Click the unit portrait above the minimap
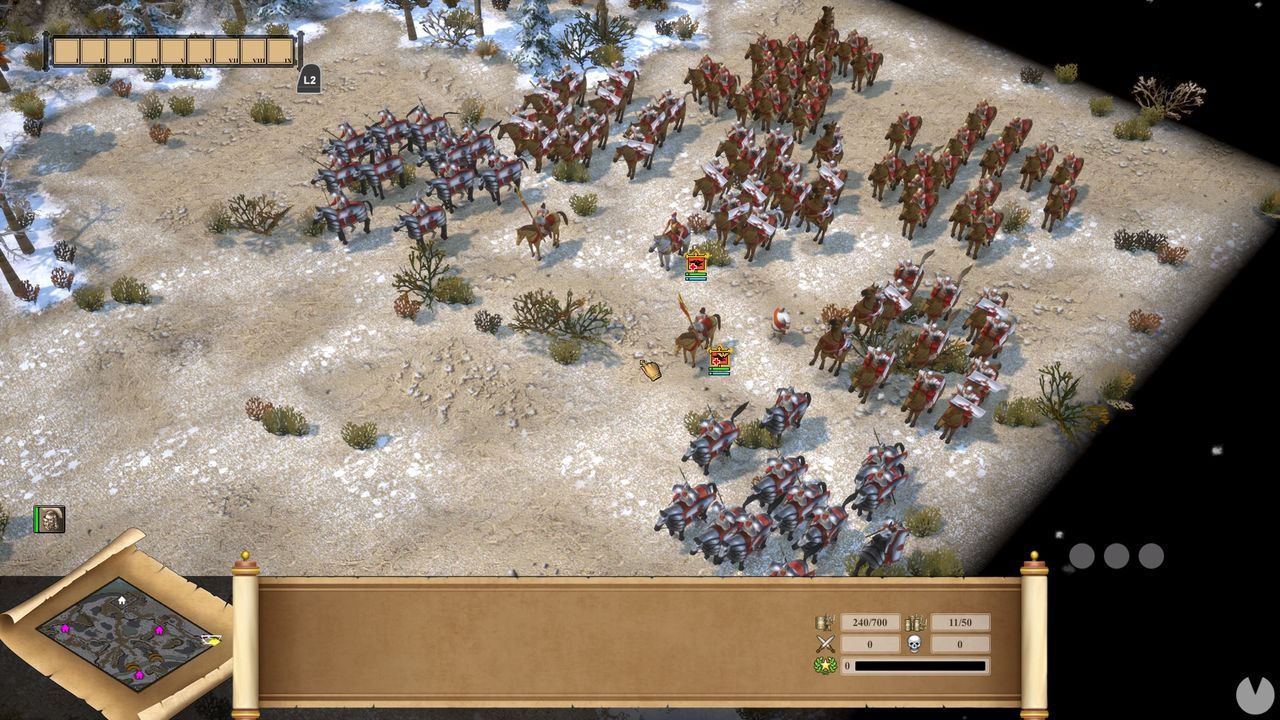 point(50,519)
